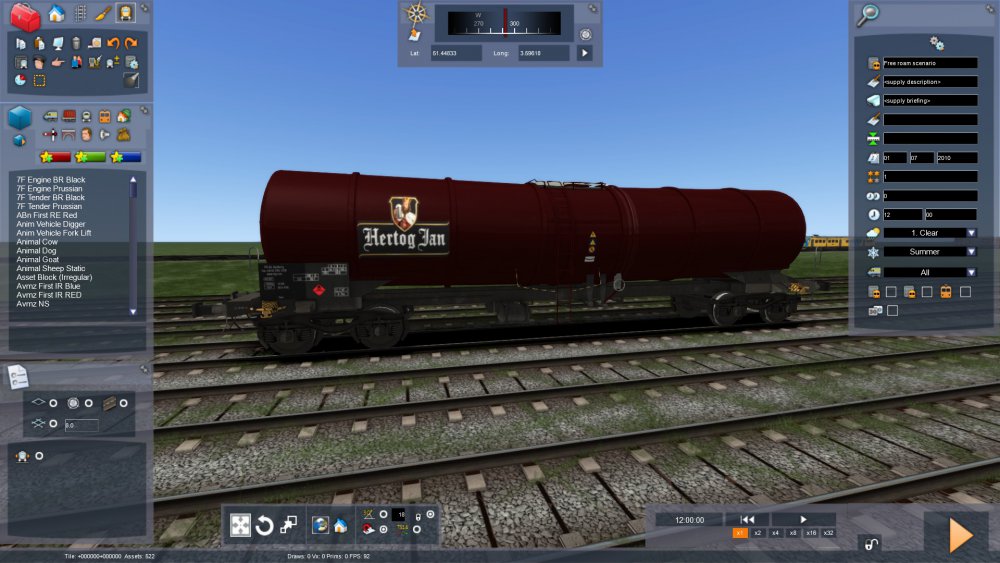Open the magnifying glass search panel
1000x563 pixels.
pos(869,14)
